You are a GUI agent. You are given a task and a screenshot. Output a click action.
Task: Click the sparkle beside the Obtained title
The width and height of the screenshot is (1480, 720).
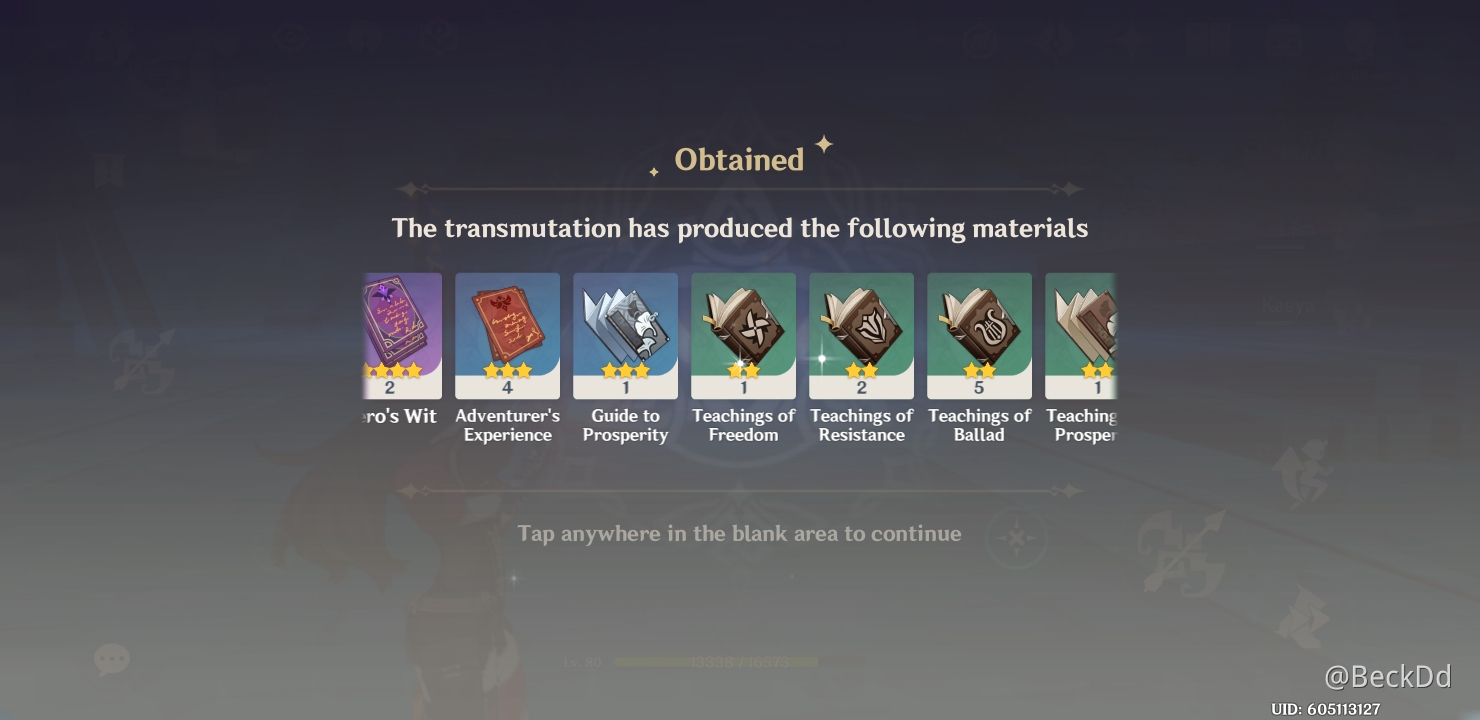(822, 146)
